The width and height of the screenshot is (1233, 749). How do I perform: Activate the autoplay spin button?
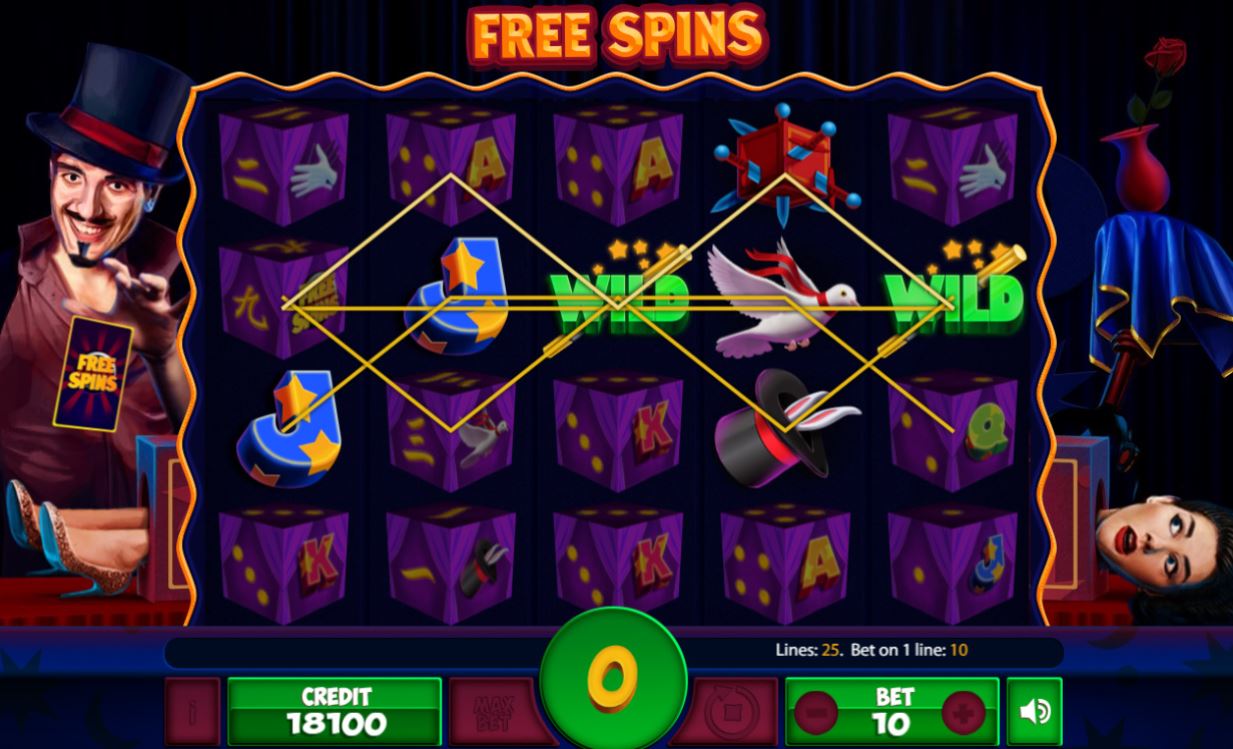coord(736,711)
